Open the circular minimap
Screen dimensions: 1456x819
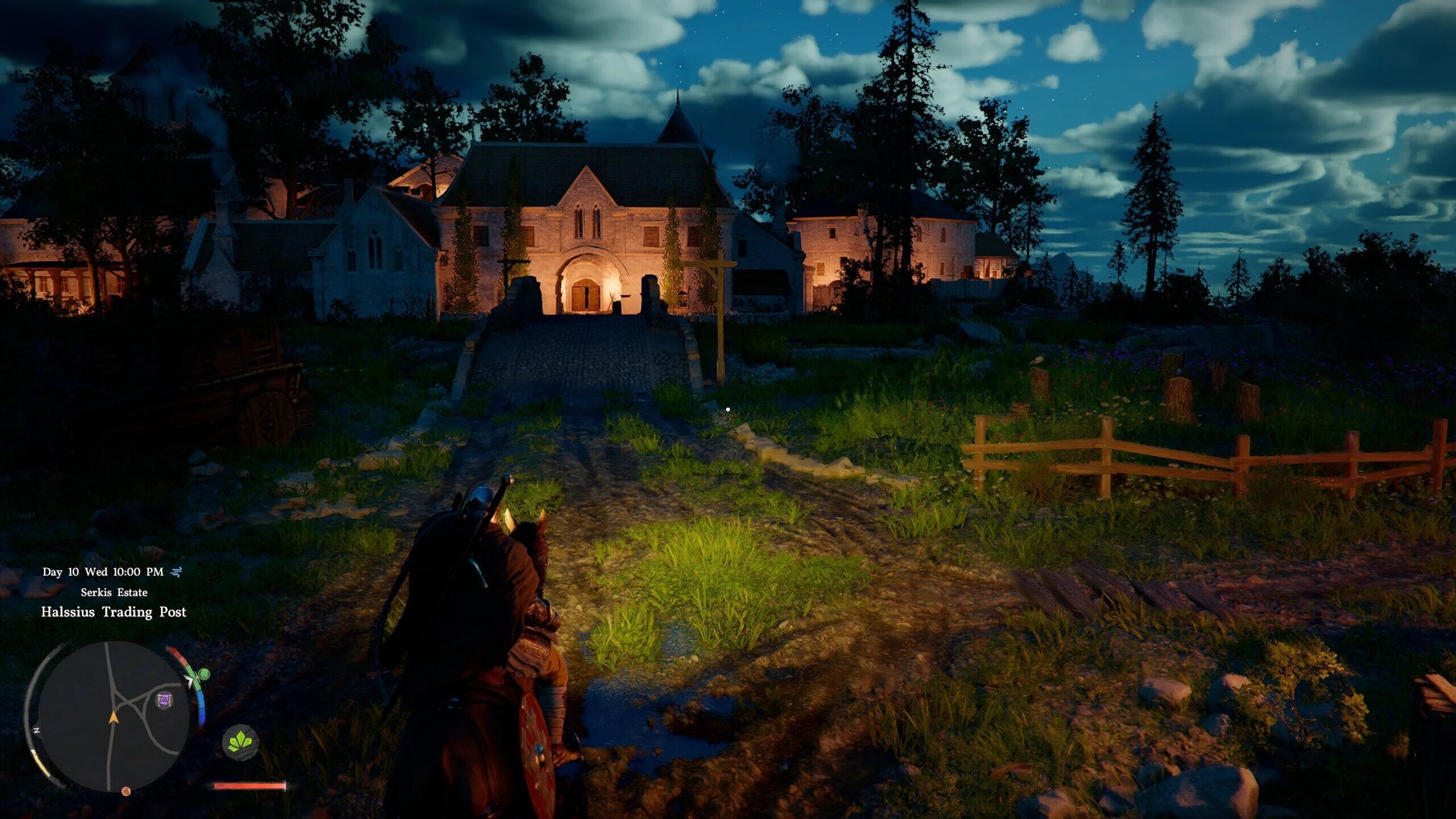(113, 717)
